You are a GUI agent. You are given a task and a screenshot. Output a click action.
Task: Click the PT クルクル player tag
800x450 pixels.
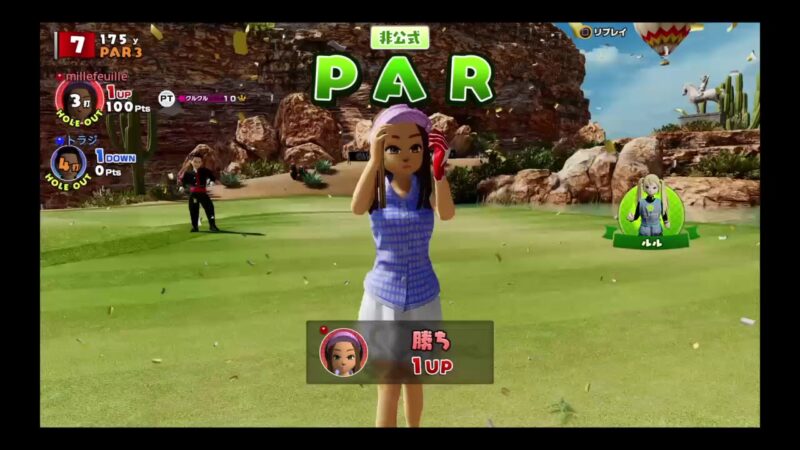click(x=204, y=98)
